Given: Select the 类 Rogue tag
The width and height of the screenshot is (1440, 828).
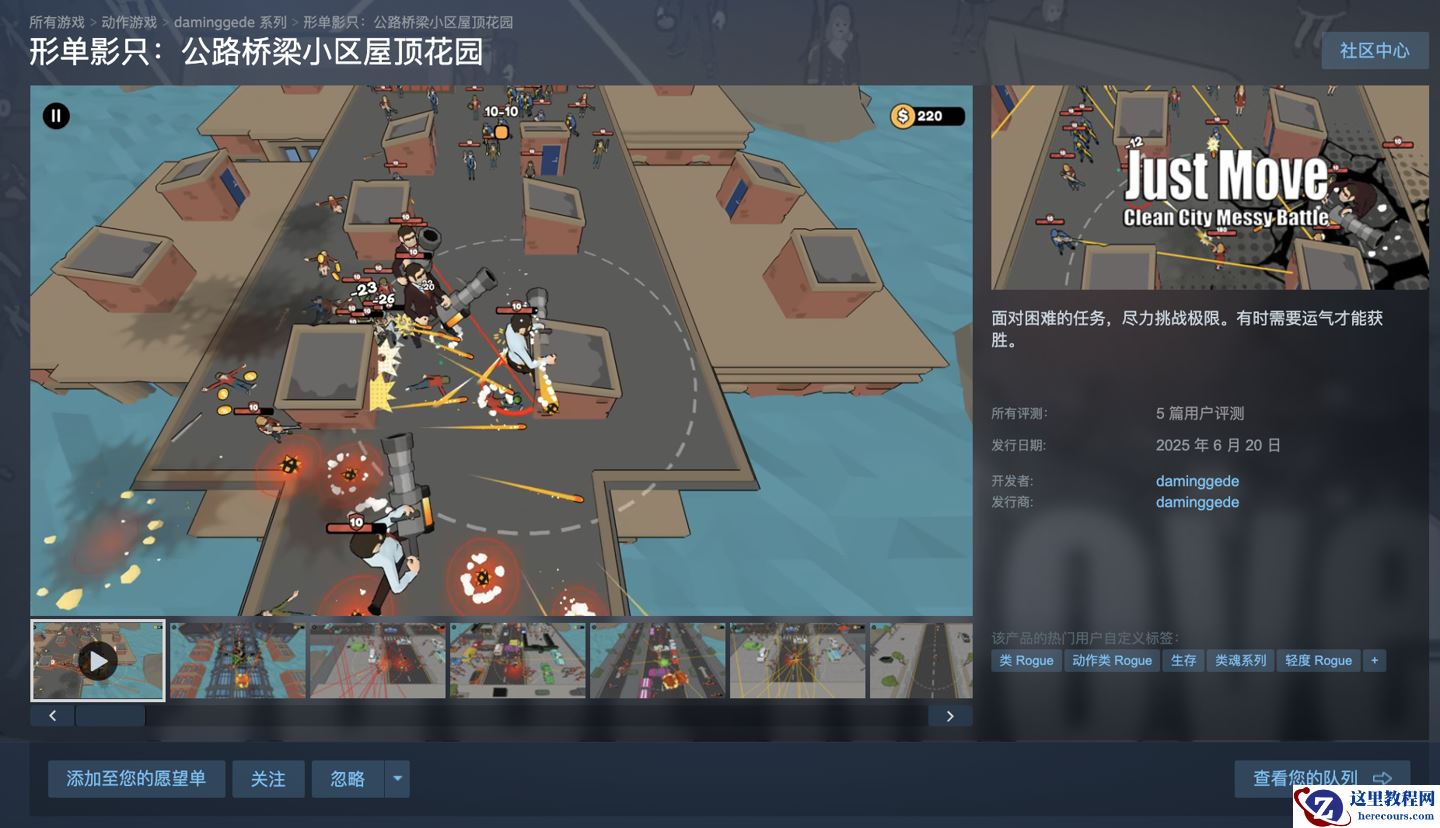Looking at the screenshot, I should pos(1025,660).
